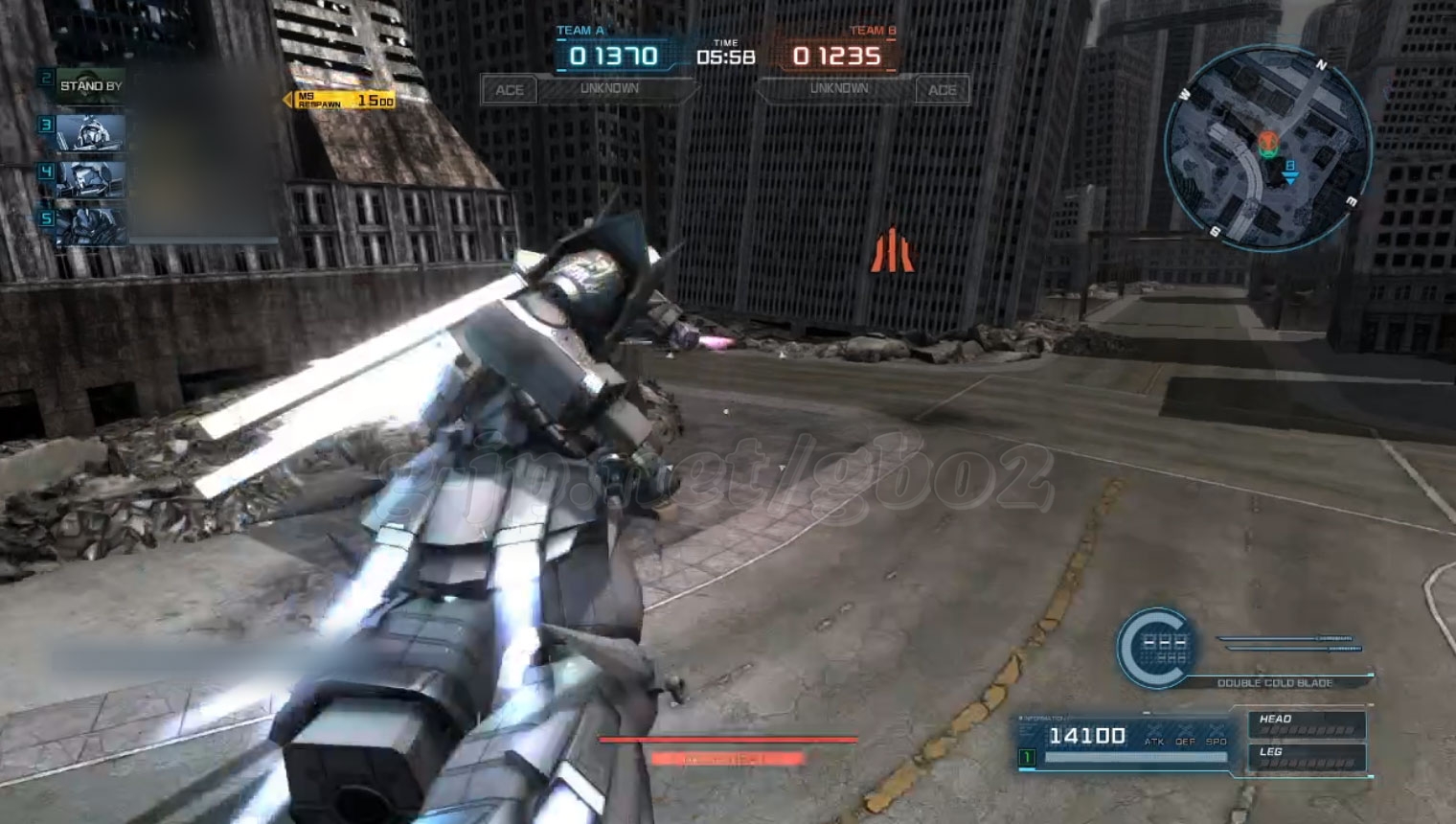Click the green player number 1 badge
This screenshot has height=824, width=1456.
1027,758
